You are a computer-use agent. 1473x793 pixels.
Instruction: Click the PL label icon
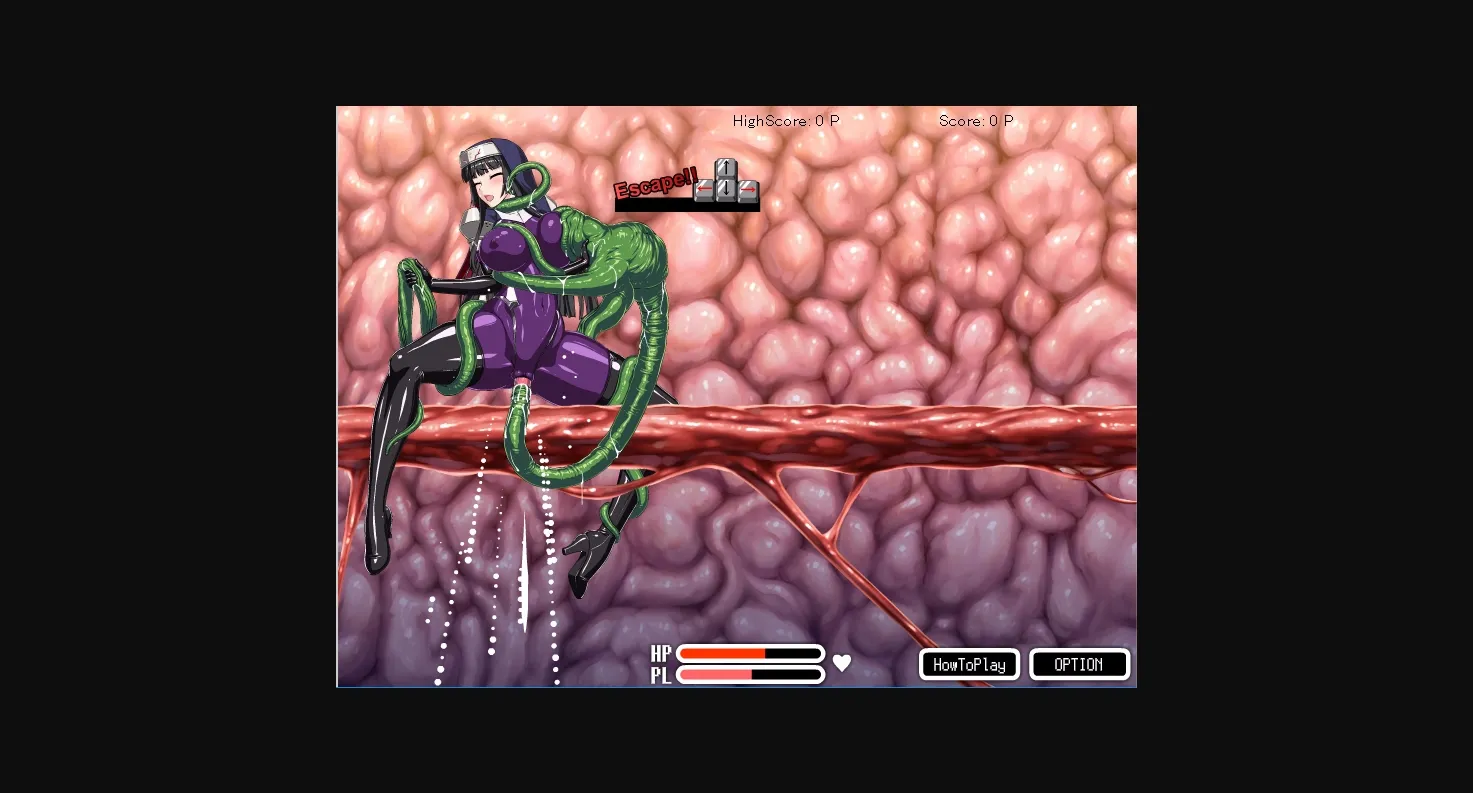click(x=660, y=674)
